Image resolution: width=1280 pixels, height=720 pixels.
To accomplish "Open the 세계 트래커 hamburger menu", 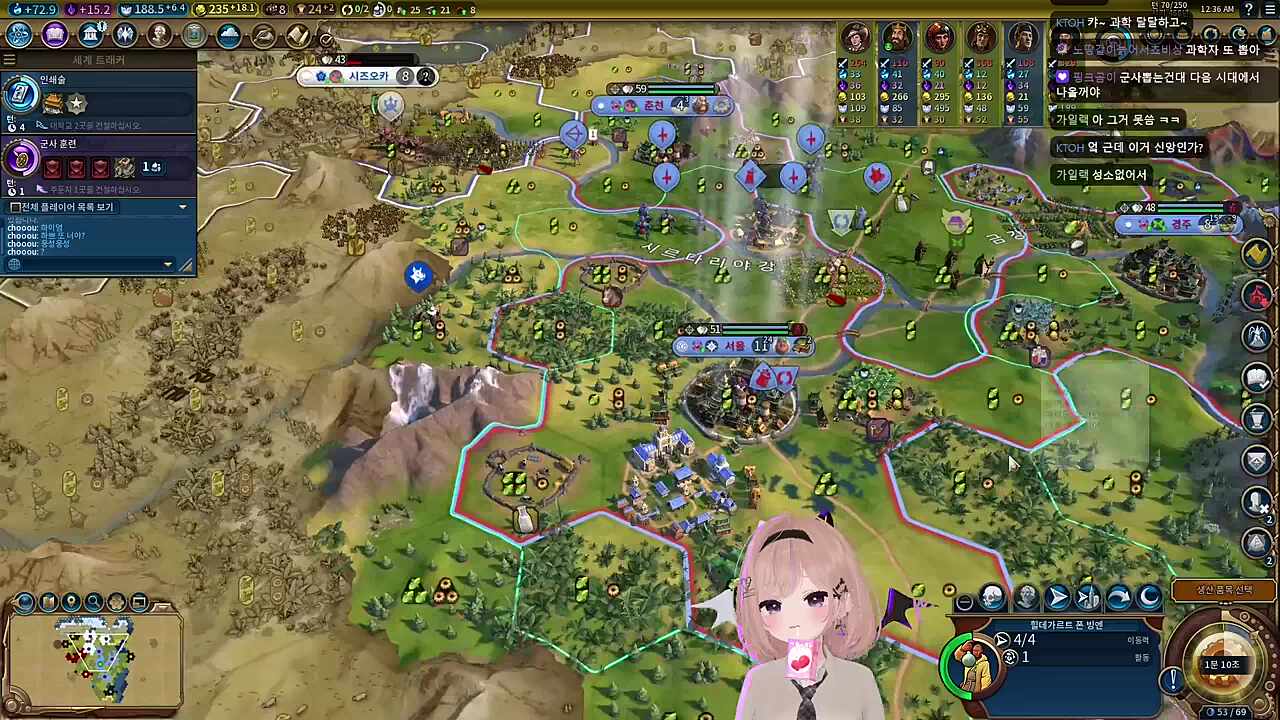I will tap(11, 60).
